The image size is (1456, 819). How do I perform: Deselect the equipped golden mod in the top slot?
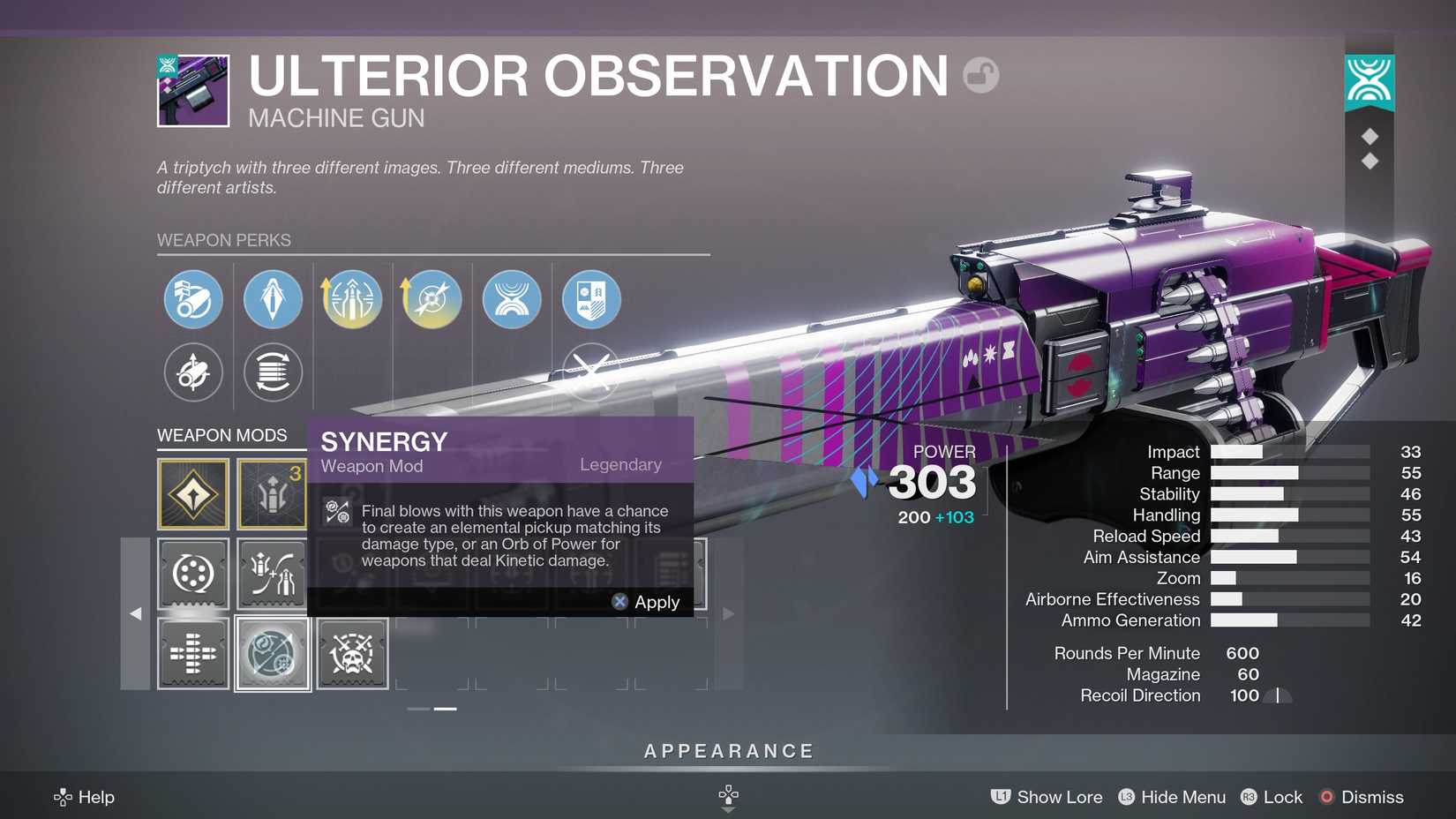[x=192, y=492]
